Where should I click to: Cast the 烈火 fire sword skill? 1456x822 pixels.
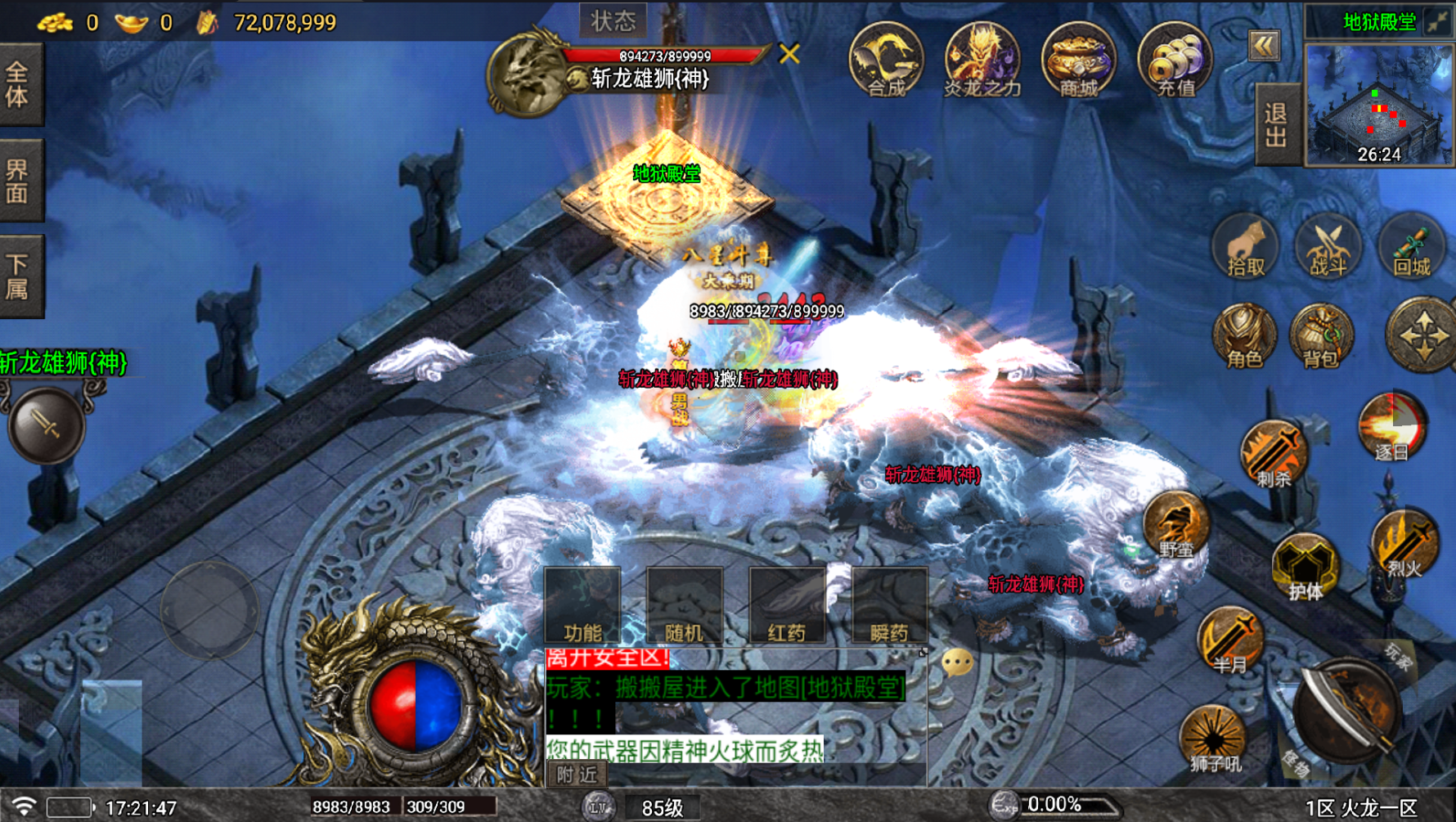click(x=1404, y=544)
